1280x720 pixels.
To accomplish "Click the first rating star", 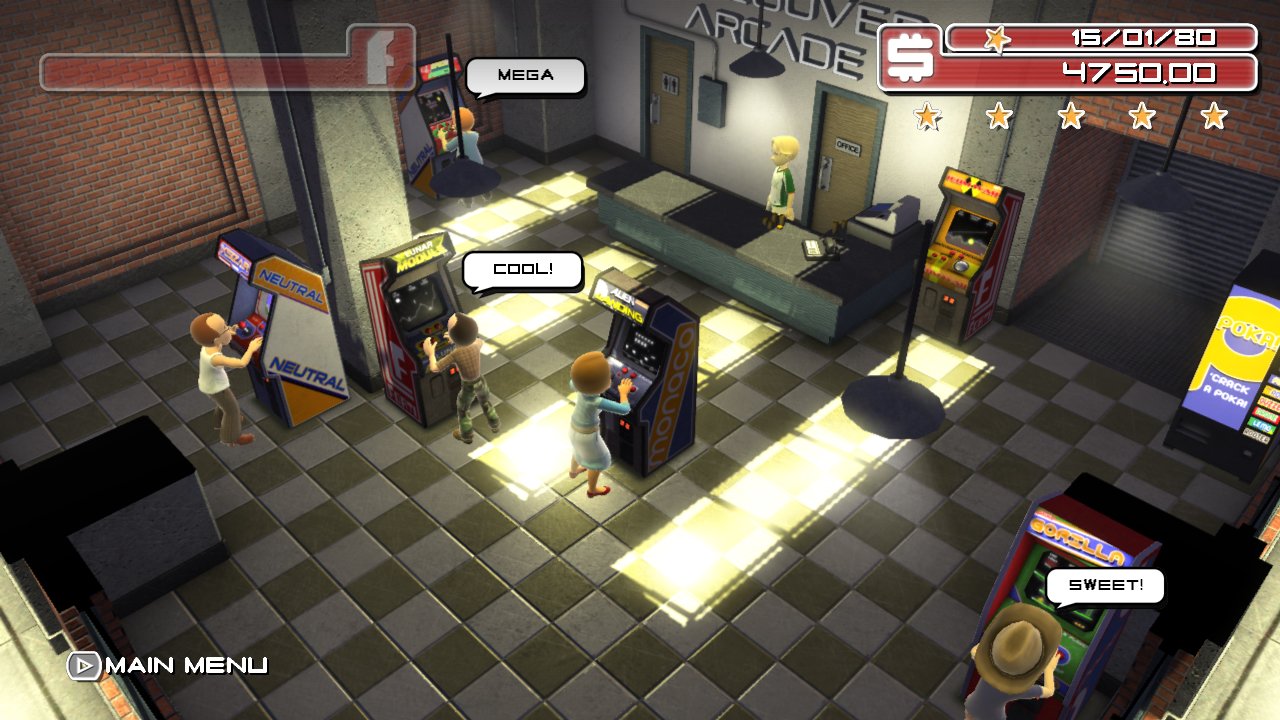I will (x=928, y=117).
